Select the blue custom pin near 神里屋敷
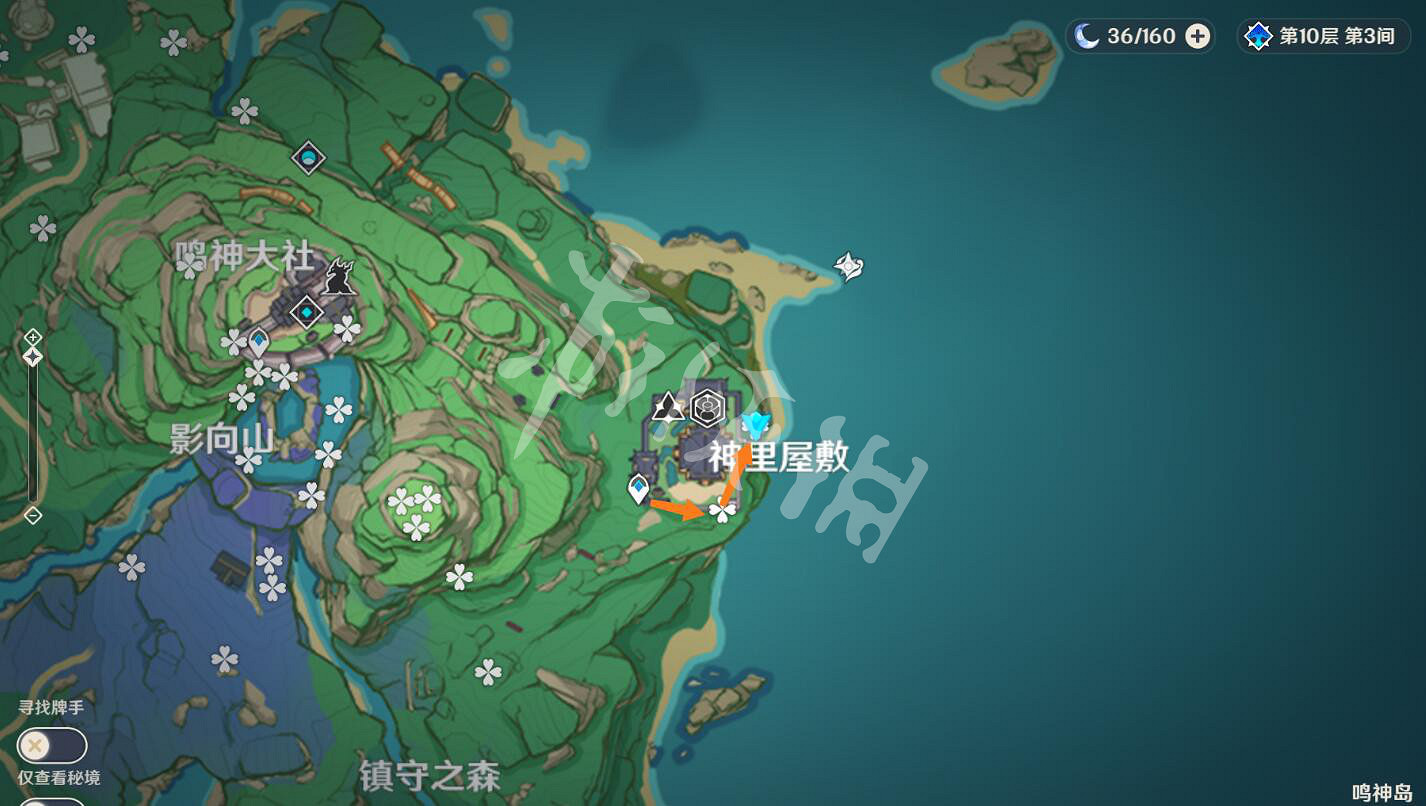This screenshot has height=806, width=1426. point(757,424)
